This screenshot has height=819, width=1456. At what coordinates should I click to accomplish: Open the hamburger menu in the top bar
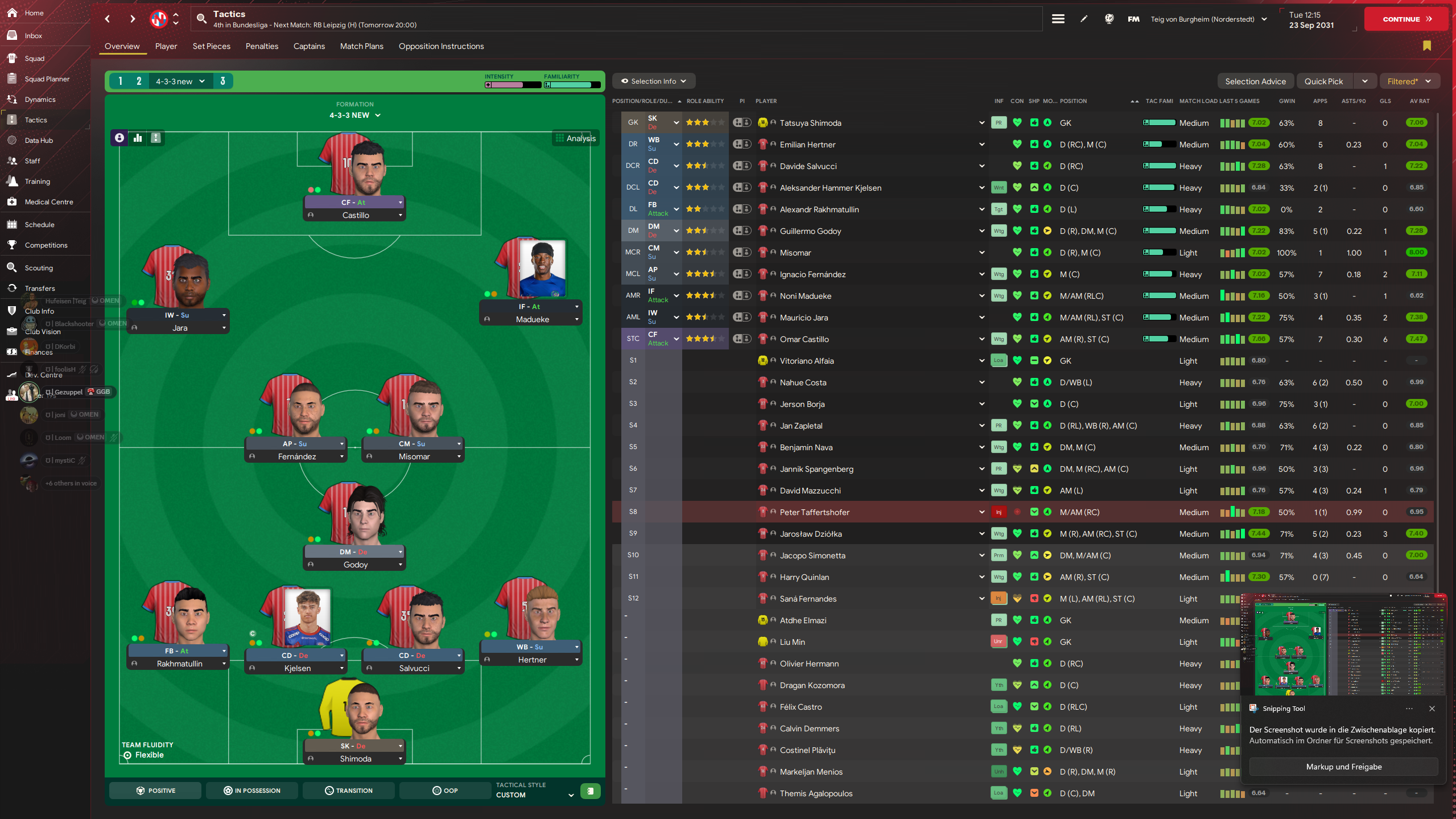pos(1058,18)
